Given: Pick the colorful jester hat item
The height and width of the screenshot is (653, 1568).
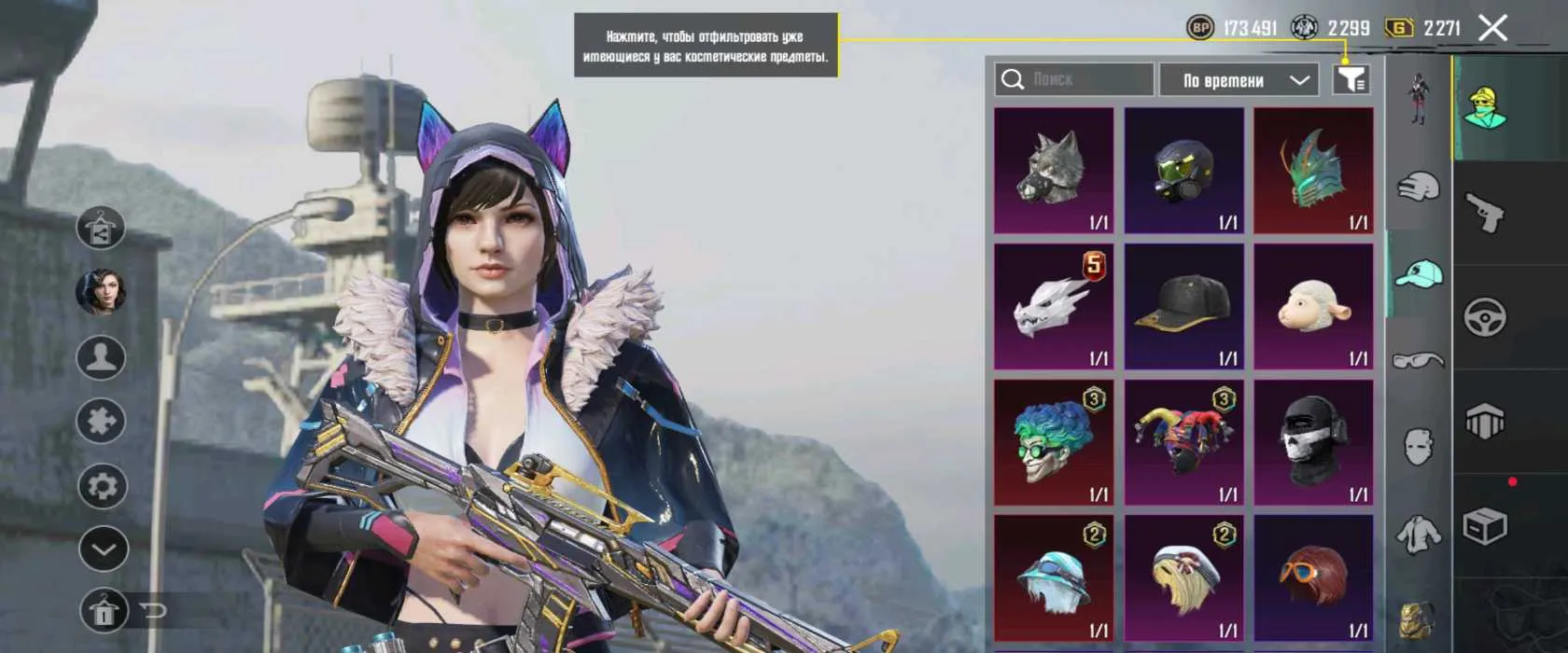Looking at the screenshot, I should [x=1183, y=442].
